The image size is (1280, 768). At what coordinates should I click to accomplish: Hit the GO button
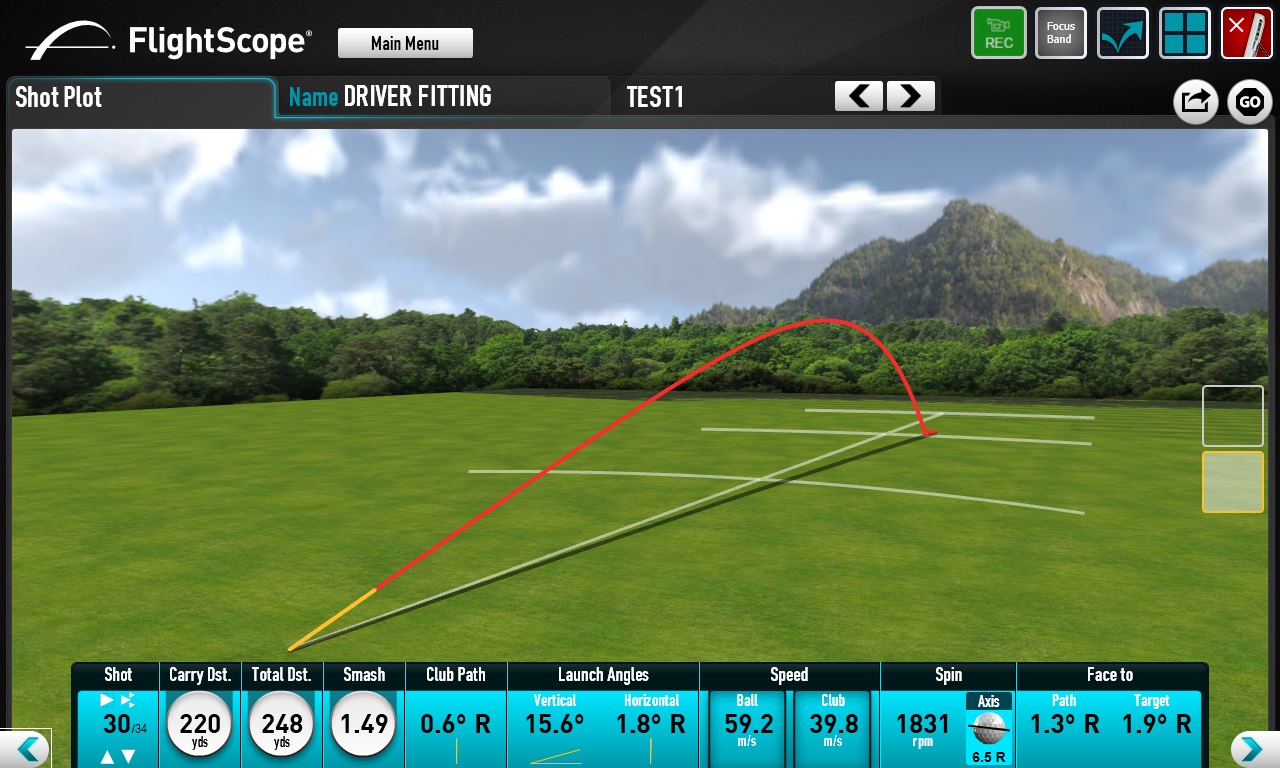(x=1249, y=101)
